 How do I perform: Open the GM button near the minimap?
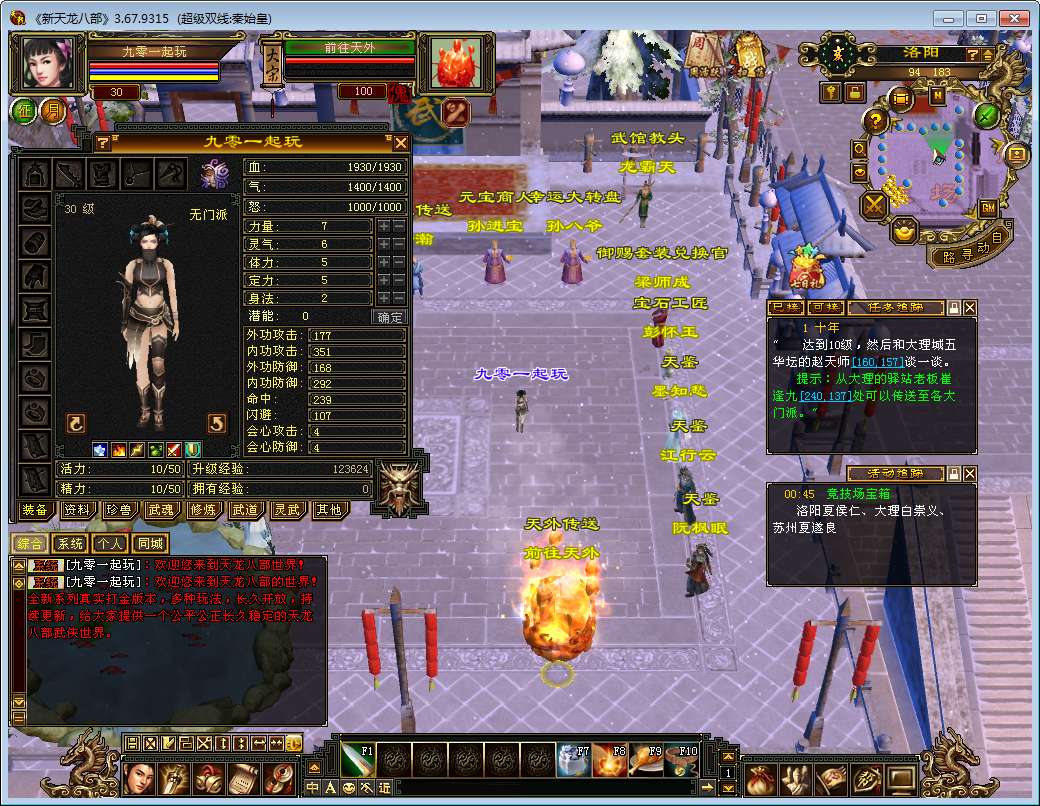(987, 208)
